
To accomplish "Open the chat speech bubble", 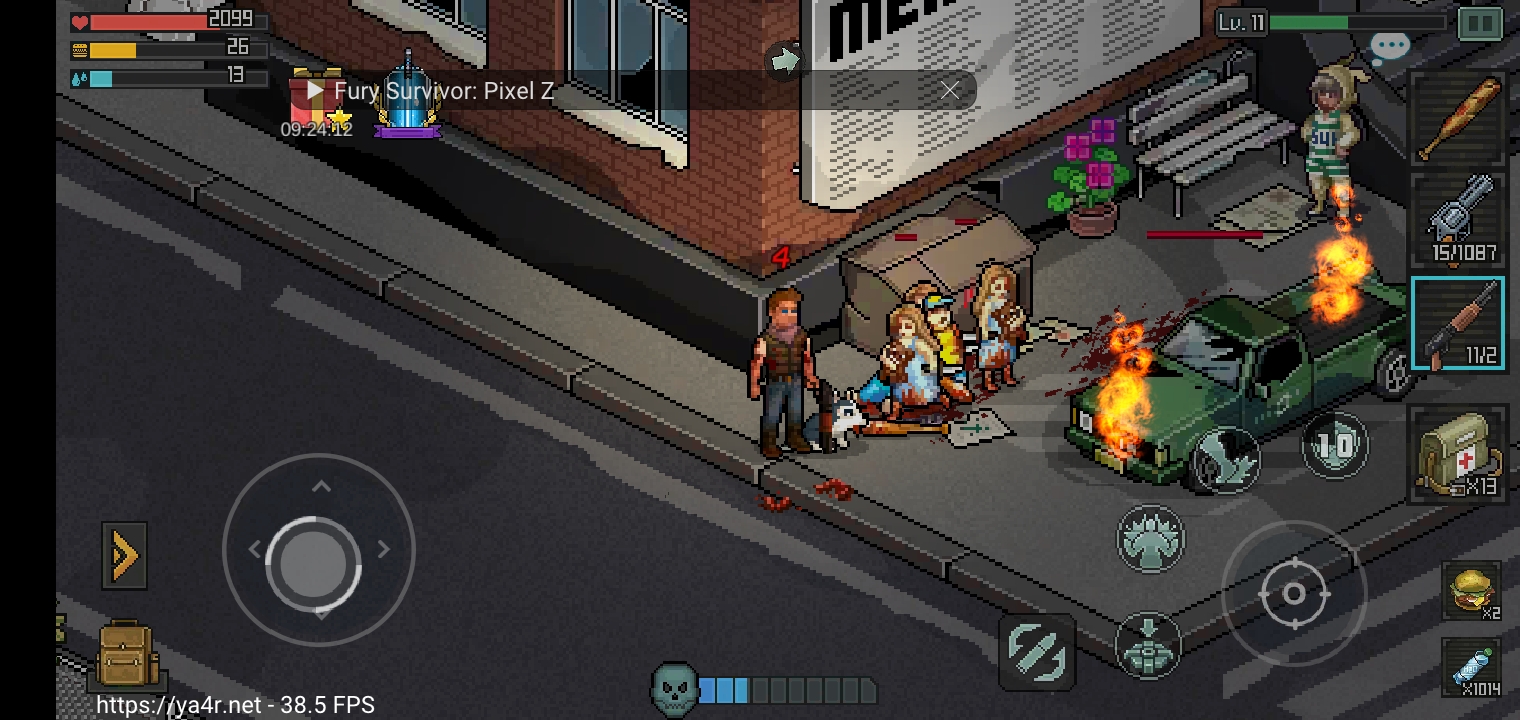I will [x=1389, y=46].
